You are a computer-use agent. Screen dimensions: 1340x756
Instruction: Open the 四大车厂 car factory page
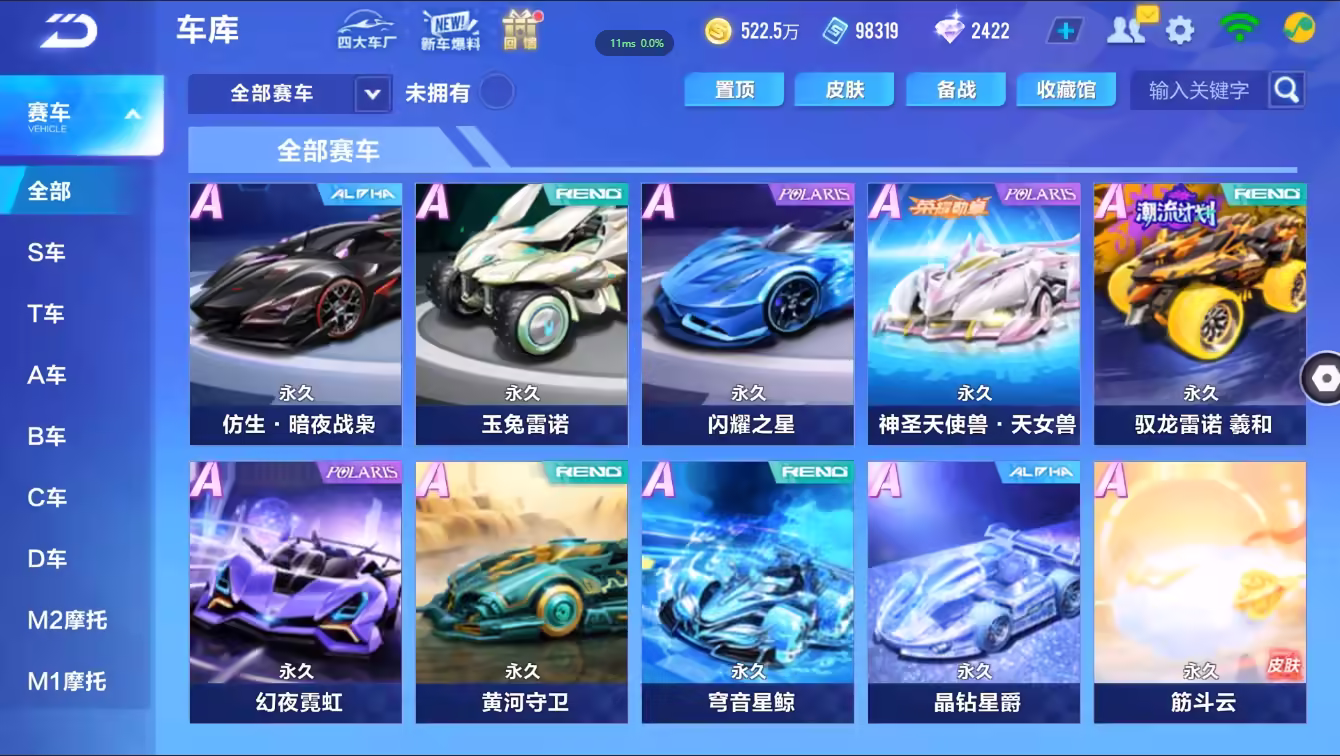(366, 30)
